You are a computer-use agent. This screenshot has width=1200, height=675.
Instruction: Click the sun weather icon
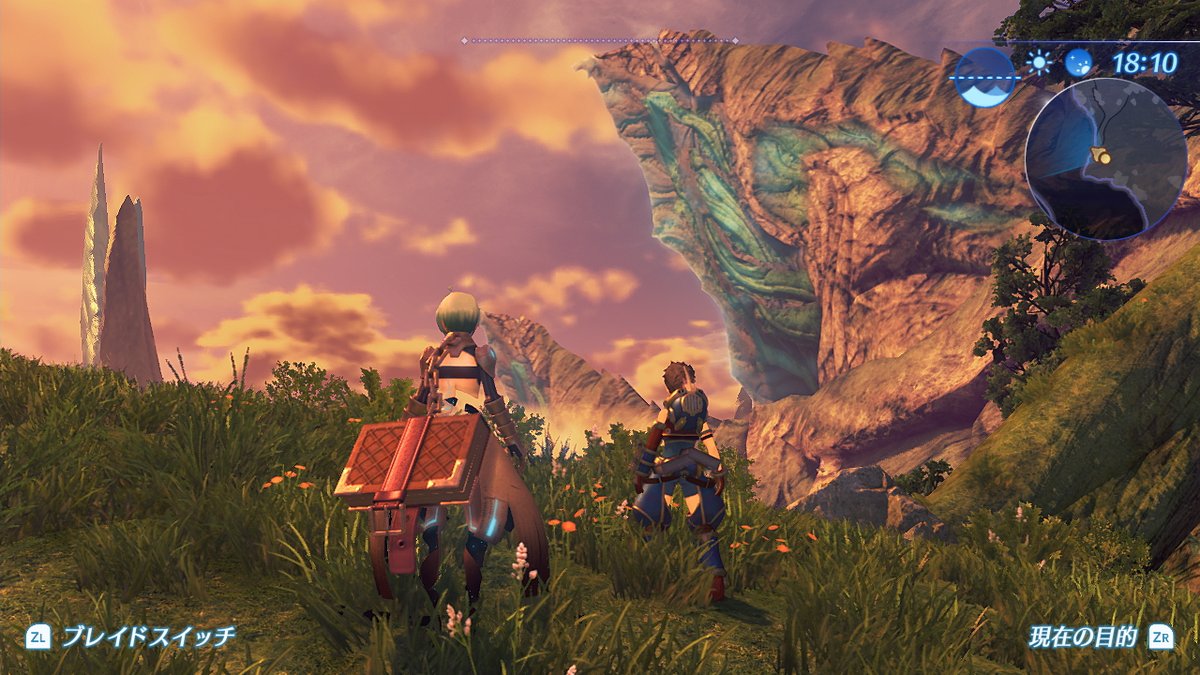(x=1040, y=63)
